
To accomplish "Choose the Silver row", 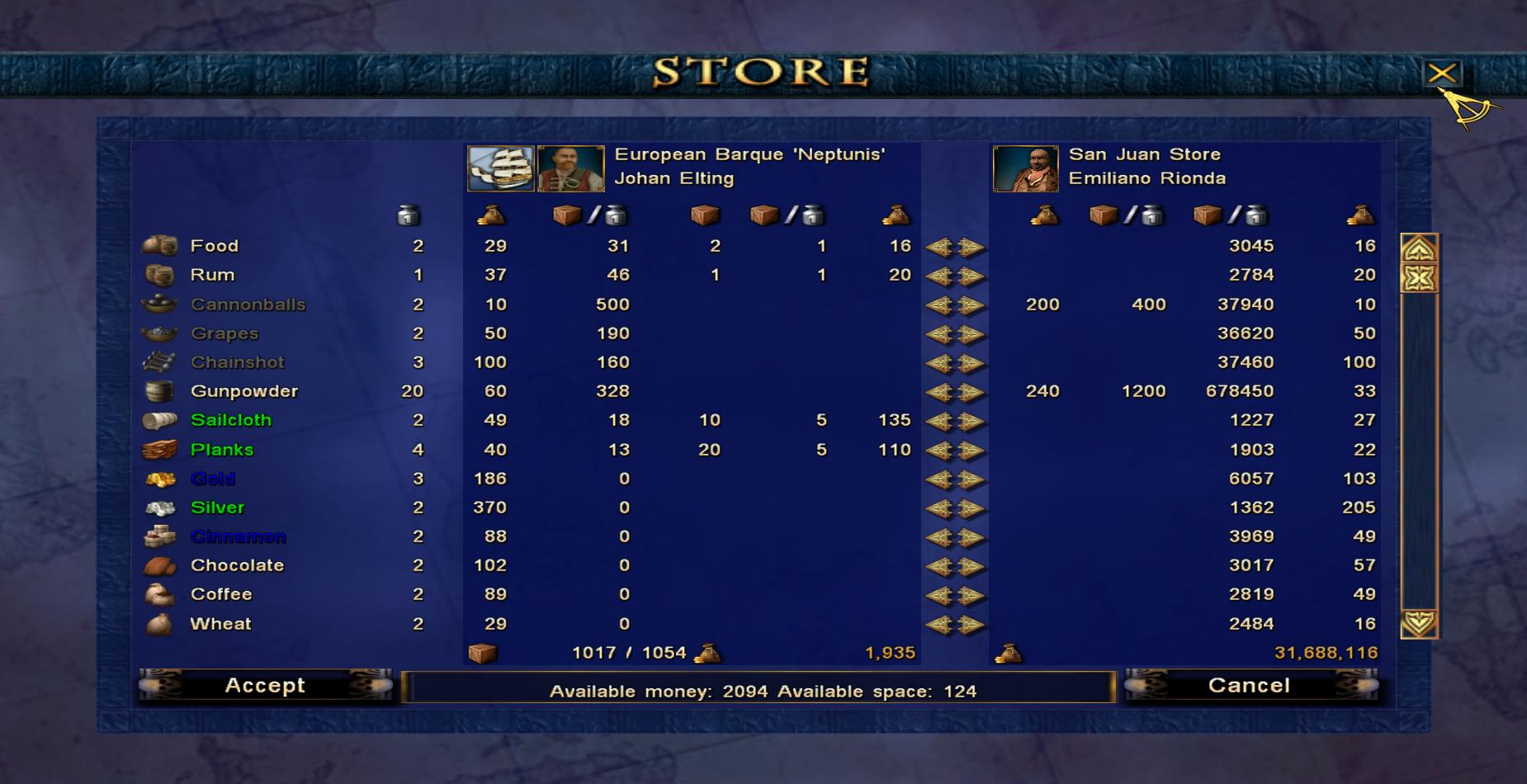I will click(x=217, y=508).
